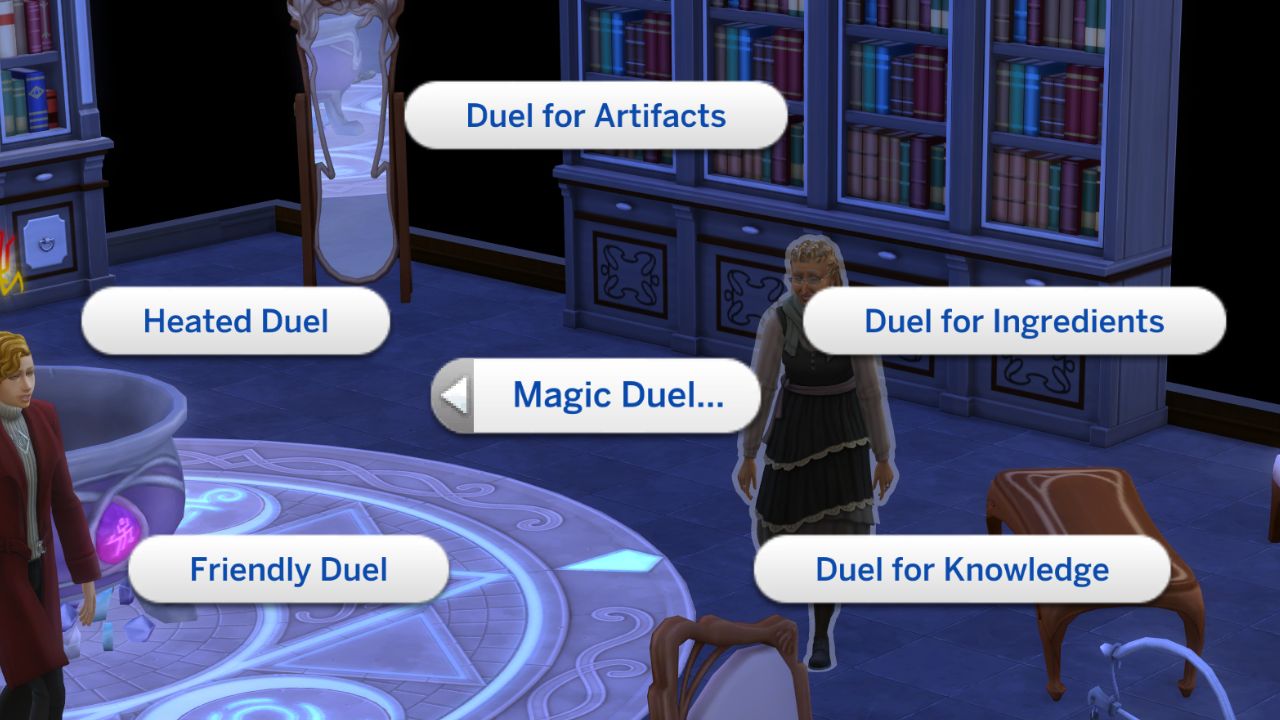
Task: Select the Duel for Artifacts option
Action: [594, 116]
